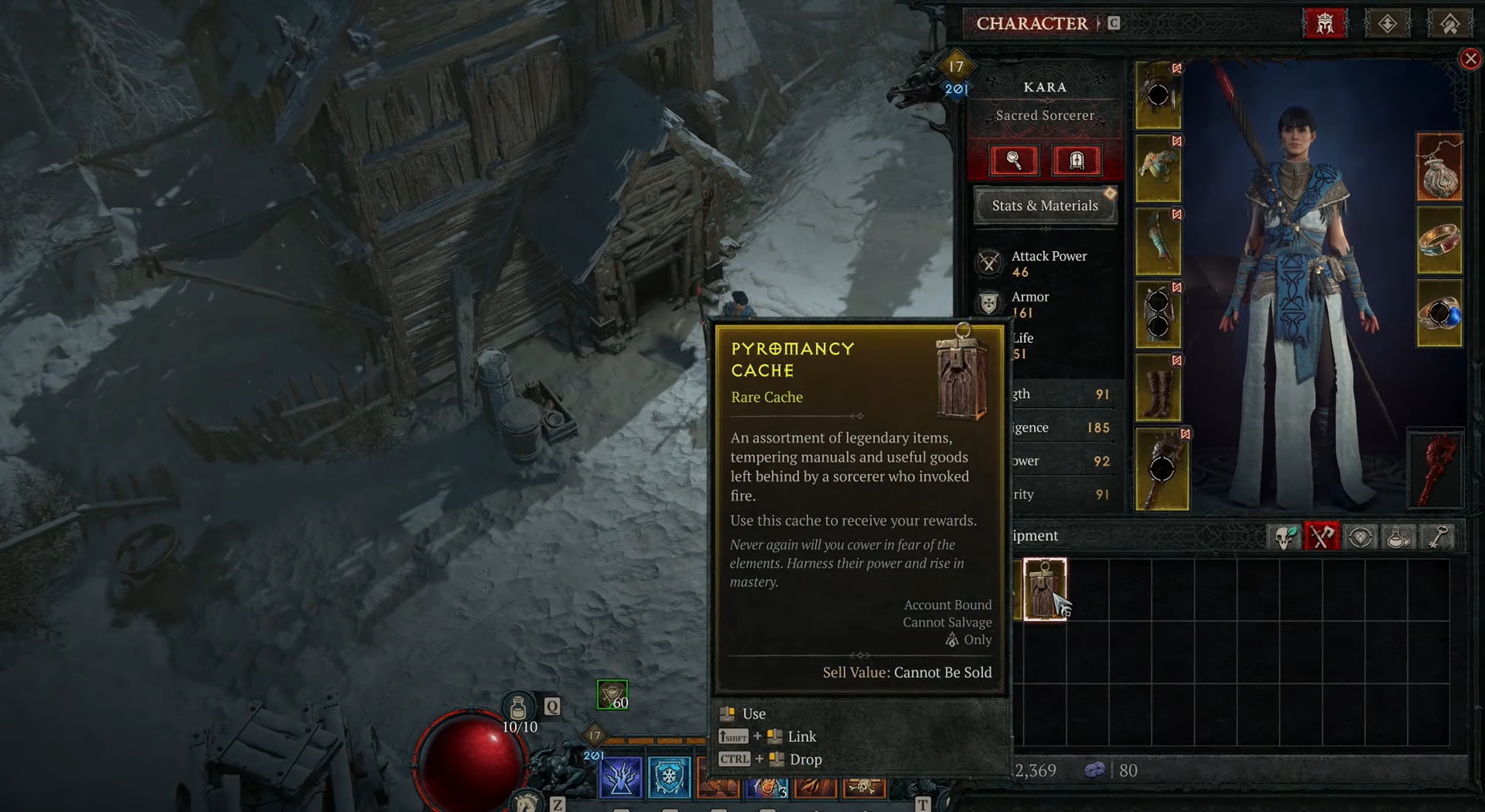Open the Stats & Materials panel
Viewport: 1485px width, 812px height.
point(1044,206)
